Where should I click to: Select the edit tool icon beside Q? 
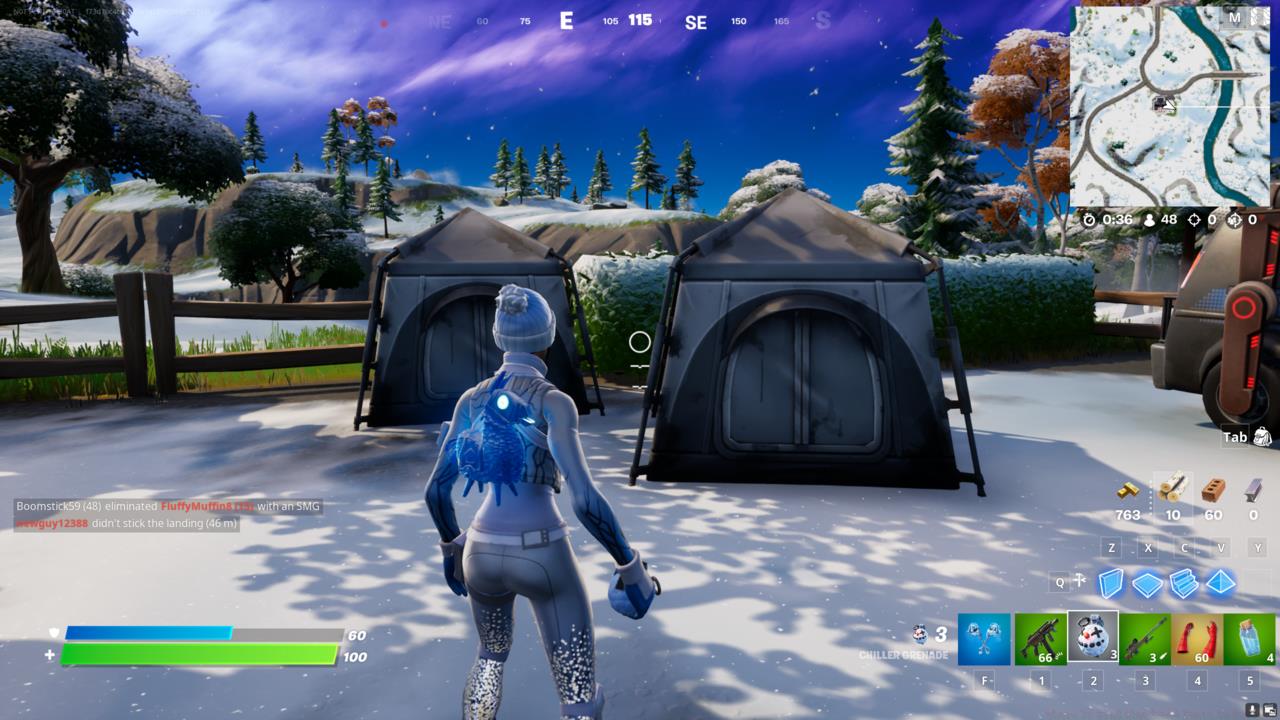pyautogui.click(x=1078, y=580)
